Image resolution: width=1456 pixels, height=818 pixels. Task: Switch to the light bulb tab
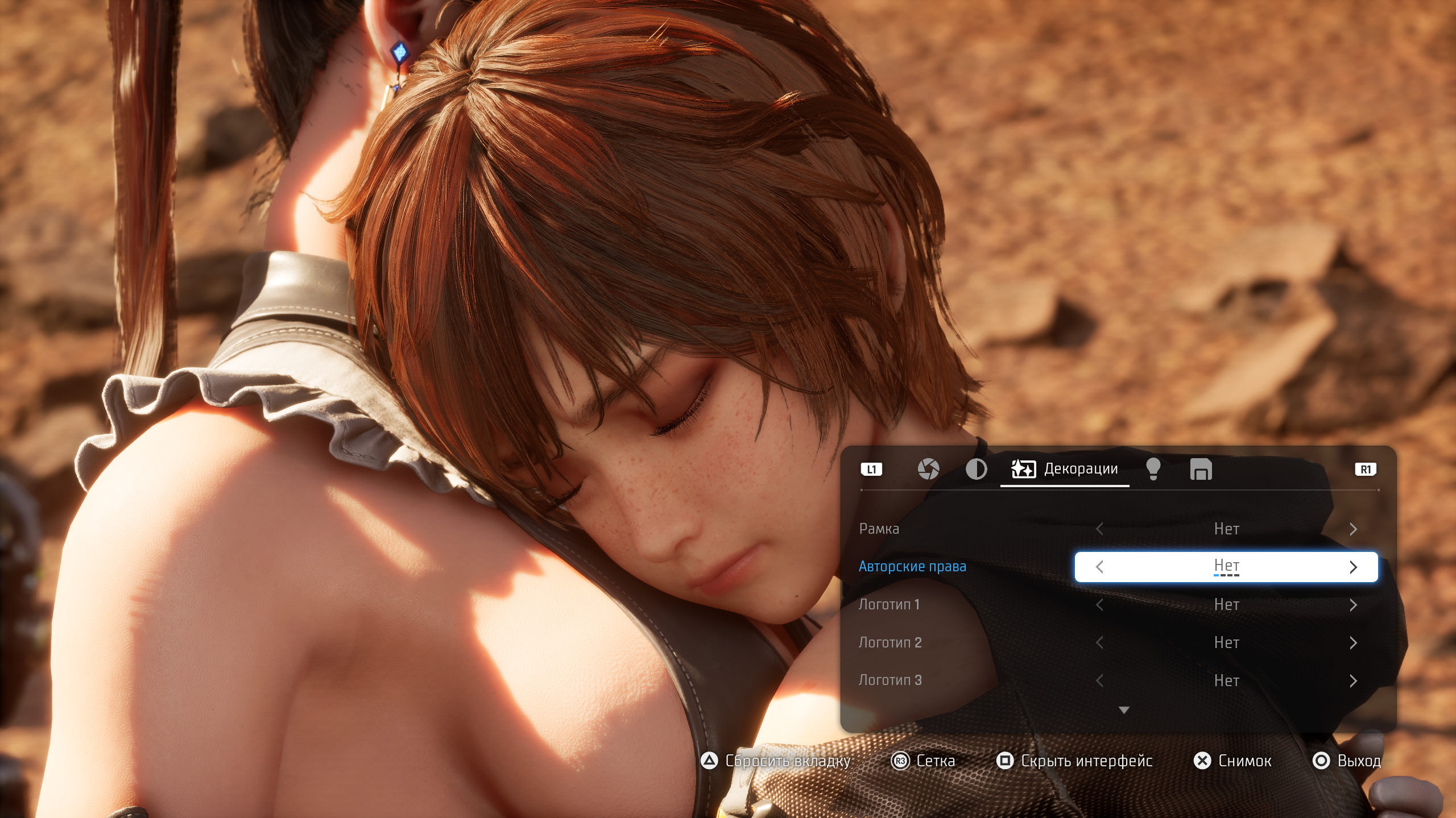click(1153, 469)
